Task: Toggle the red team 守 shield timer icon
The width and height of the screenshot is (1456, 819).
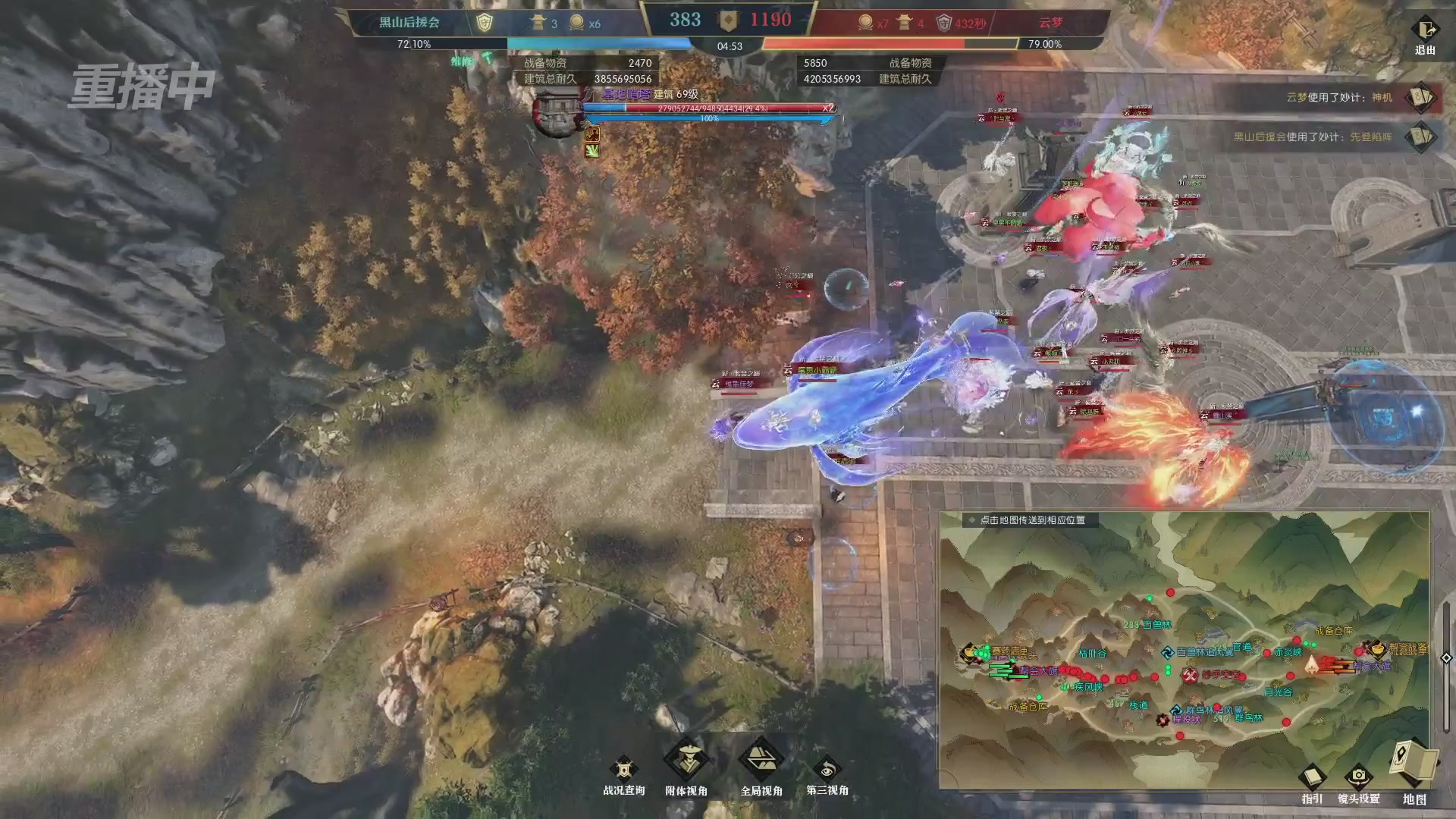Action: point(946,22)
